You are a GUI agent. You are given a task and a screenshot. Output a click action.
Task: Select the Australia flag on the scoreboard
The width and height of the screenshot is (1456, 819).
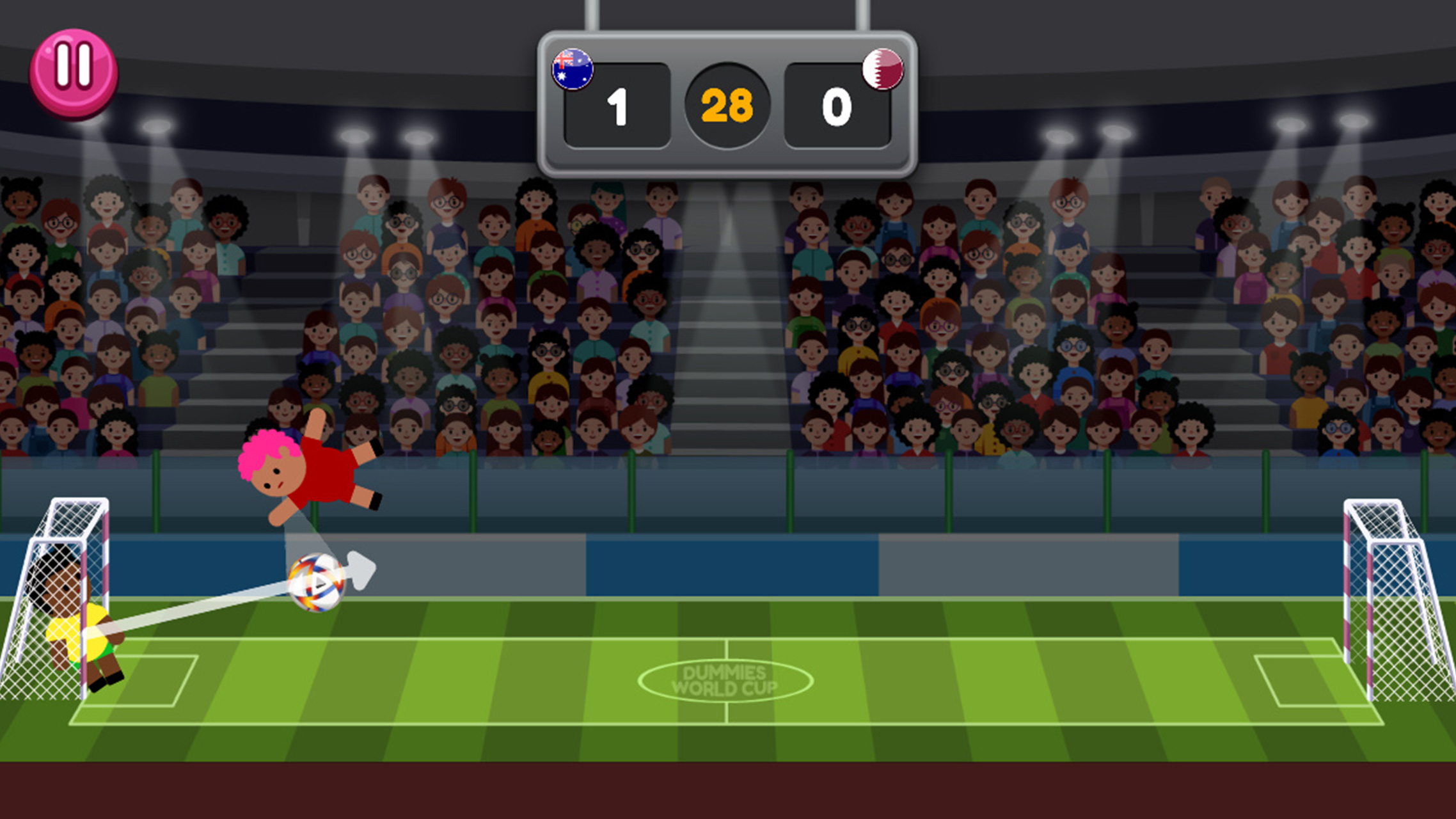pos(573,70)
